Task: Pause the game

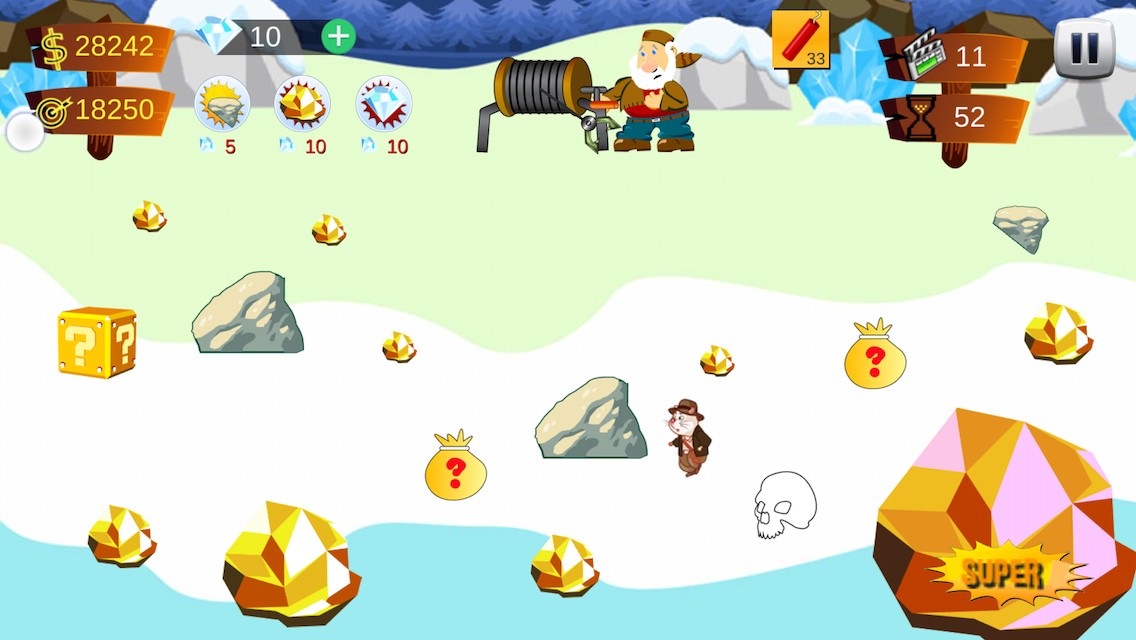Action: 1084,48
